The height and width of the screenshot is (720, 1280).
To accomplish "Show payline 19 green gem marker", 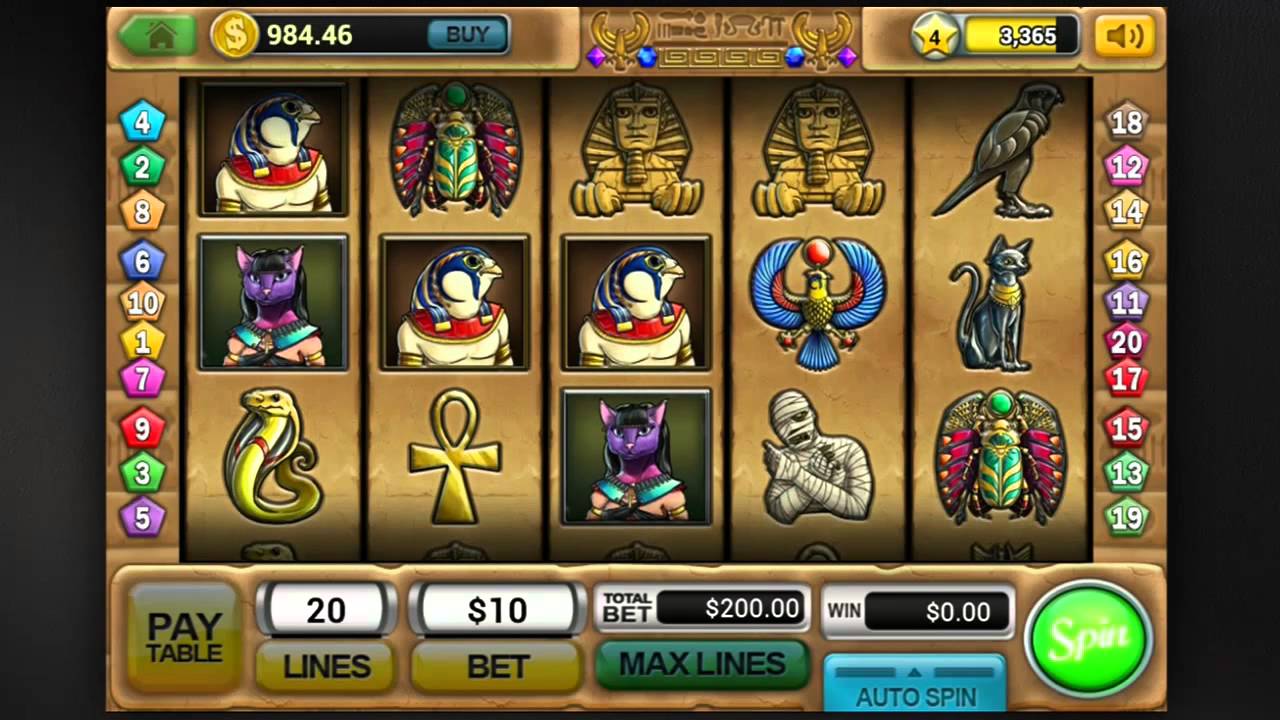I will point(1126,517).
